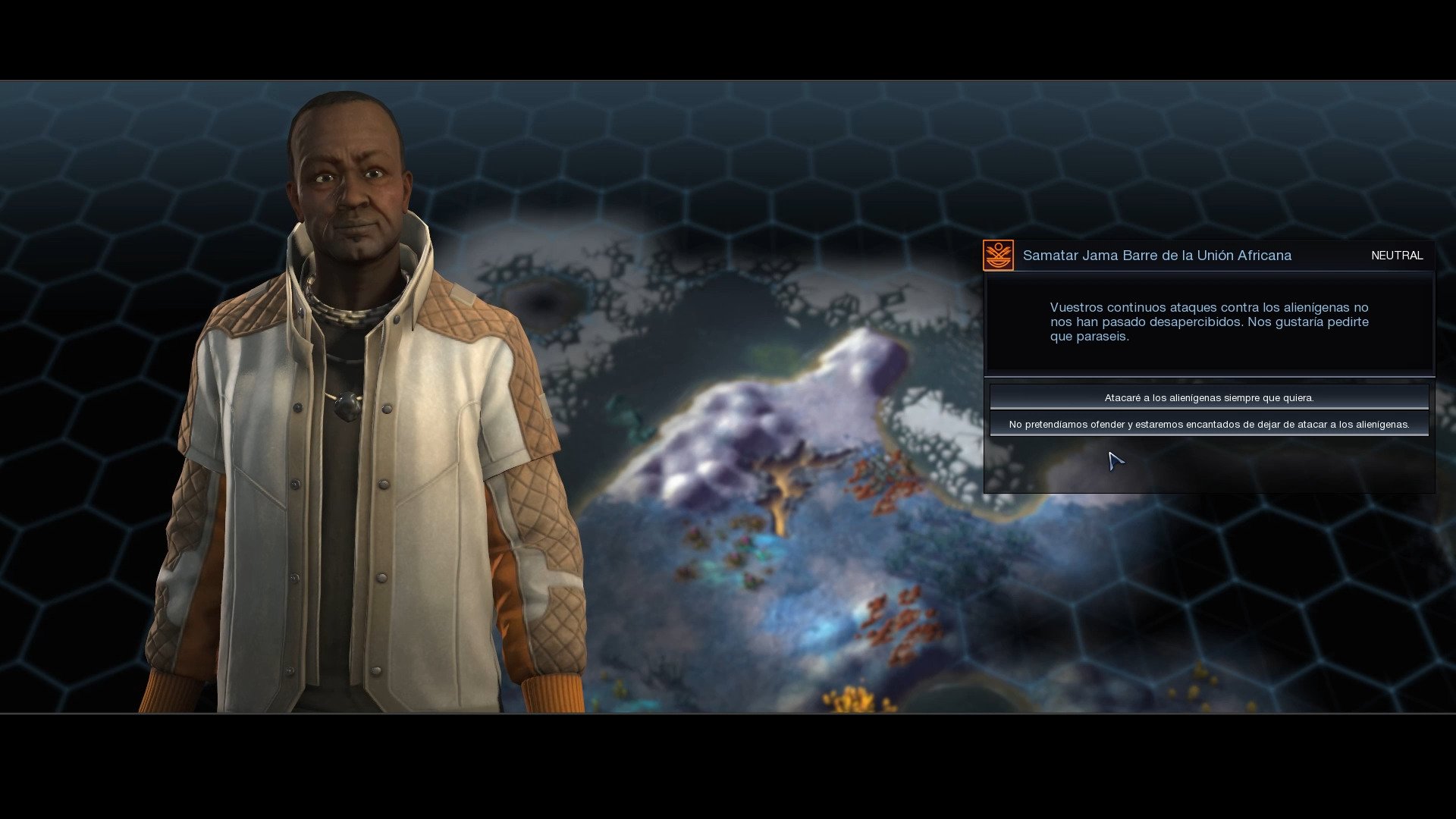Select reply agreeing to stop attacking the aliens
This screenshot has height=819, width=1456.
(x=1209, y=424)
